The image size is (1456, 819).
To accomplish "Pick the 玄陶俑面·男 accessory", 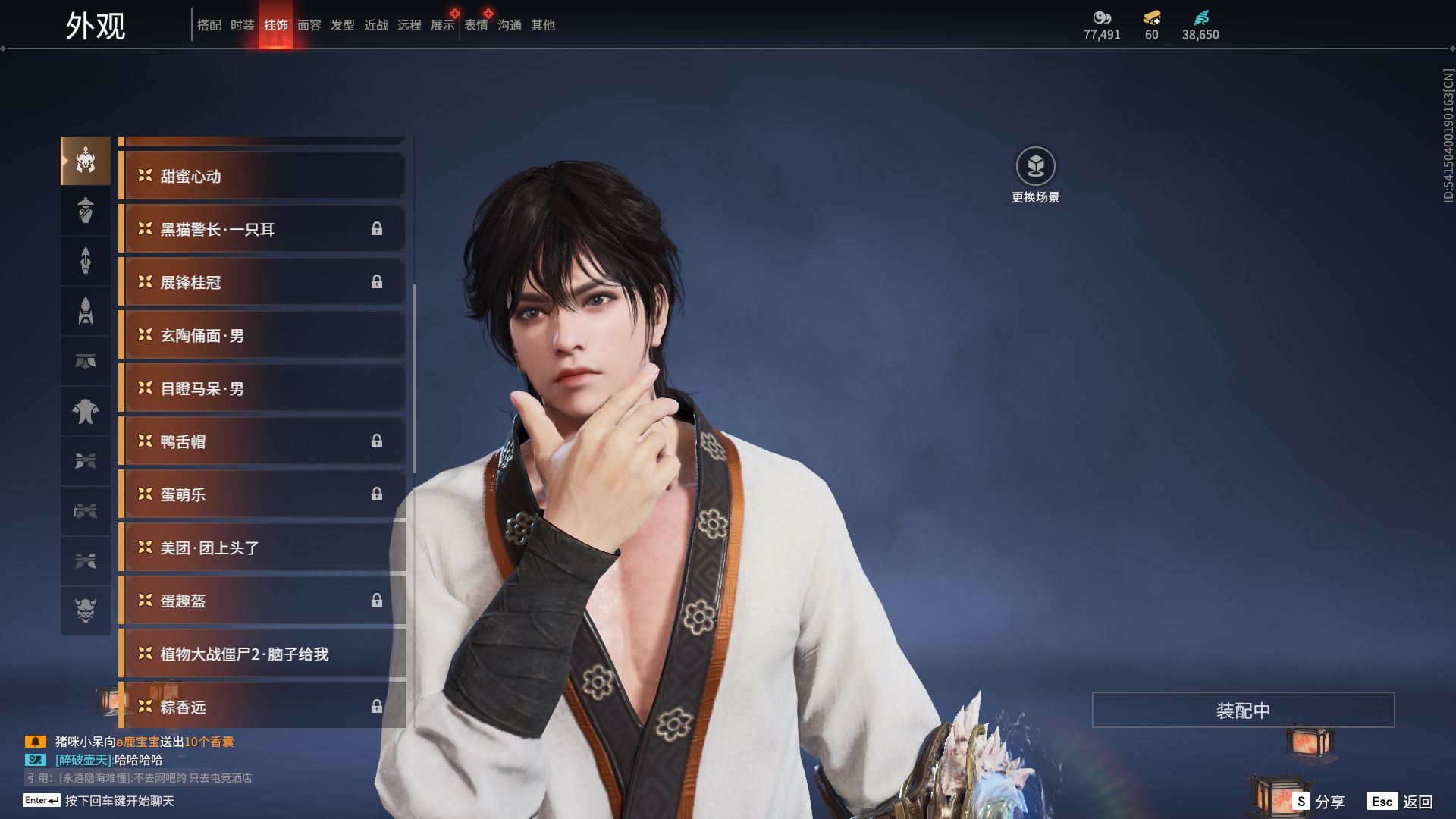I will [x=262, y=335].
